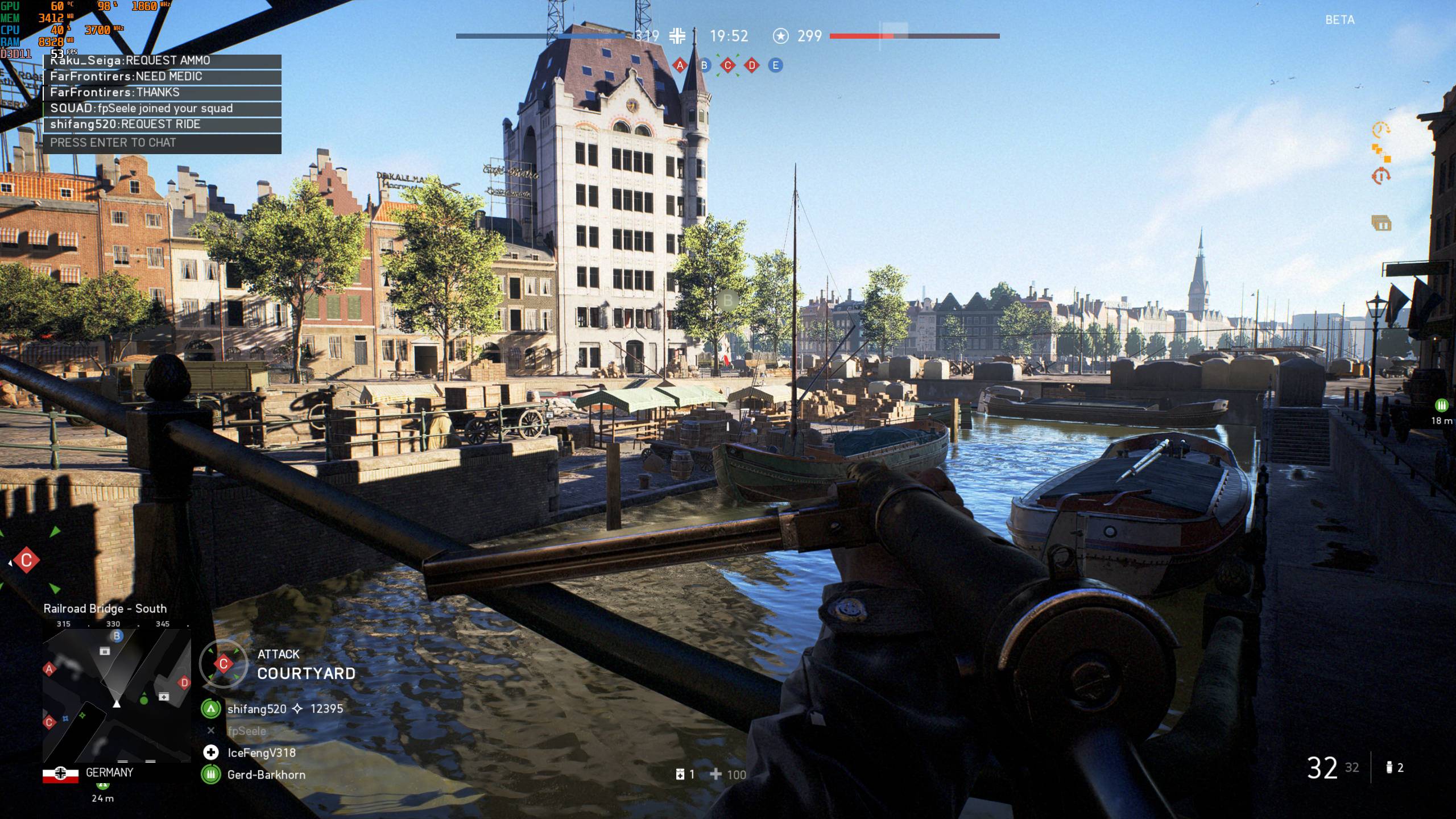Click the floating B objective marker
The image size is (1456, 819).
pos(727,300)
